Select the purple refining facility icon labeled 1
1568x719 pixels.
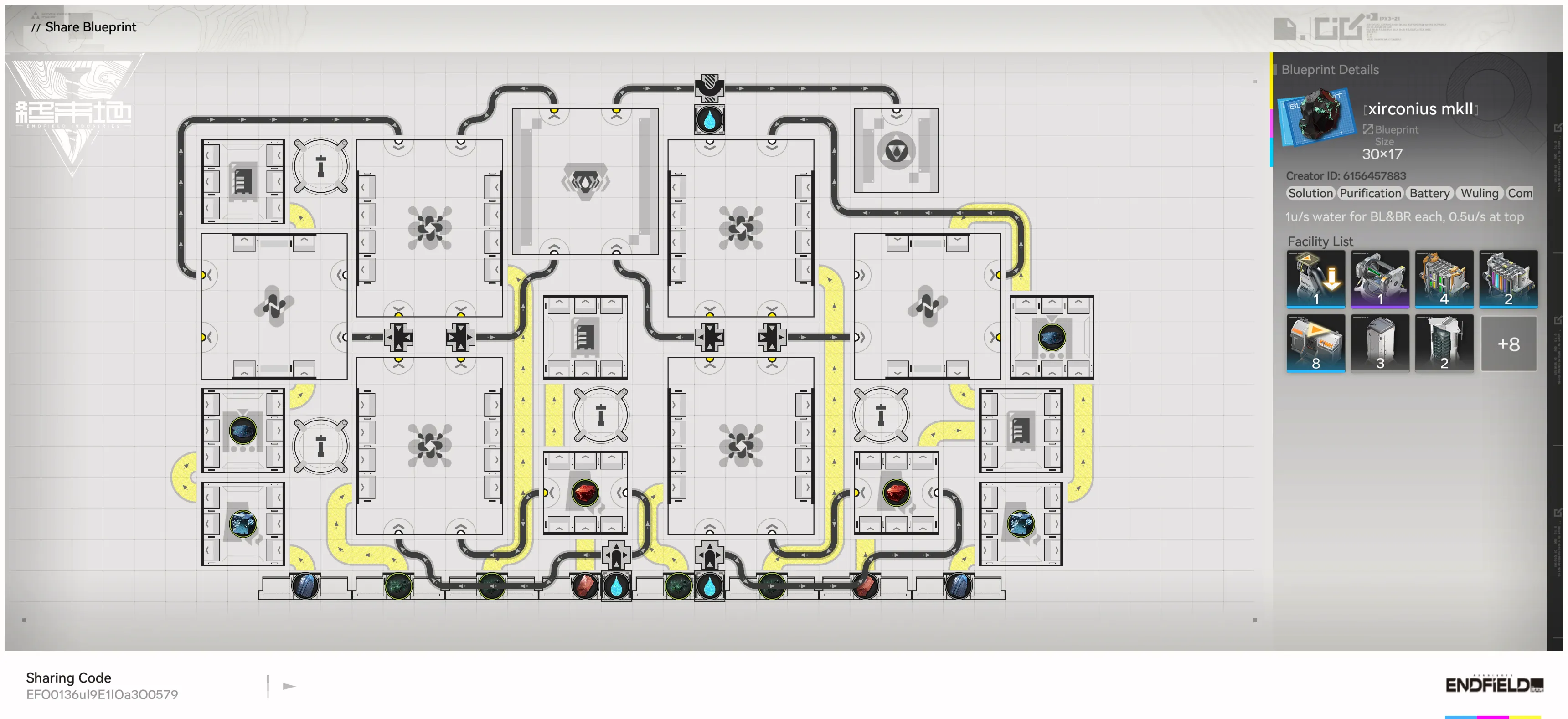pos(1381,280)
